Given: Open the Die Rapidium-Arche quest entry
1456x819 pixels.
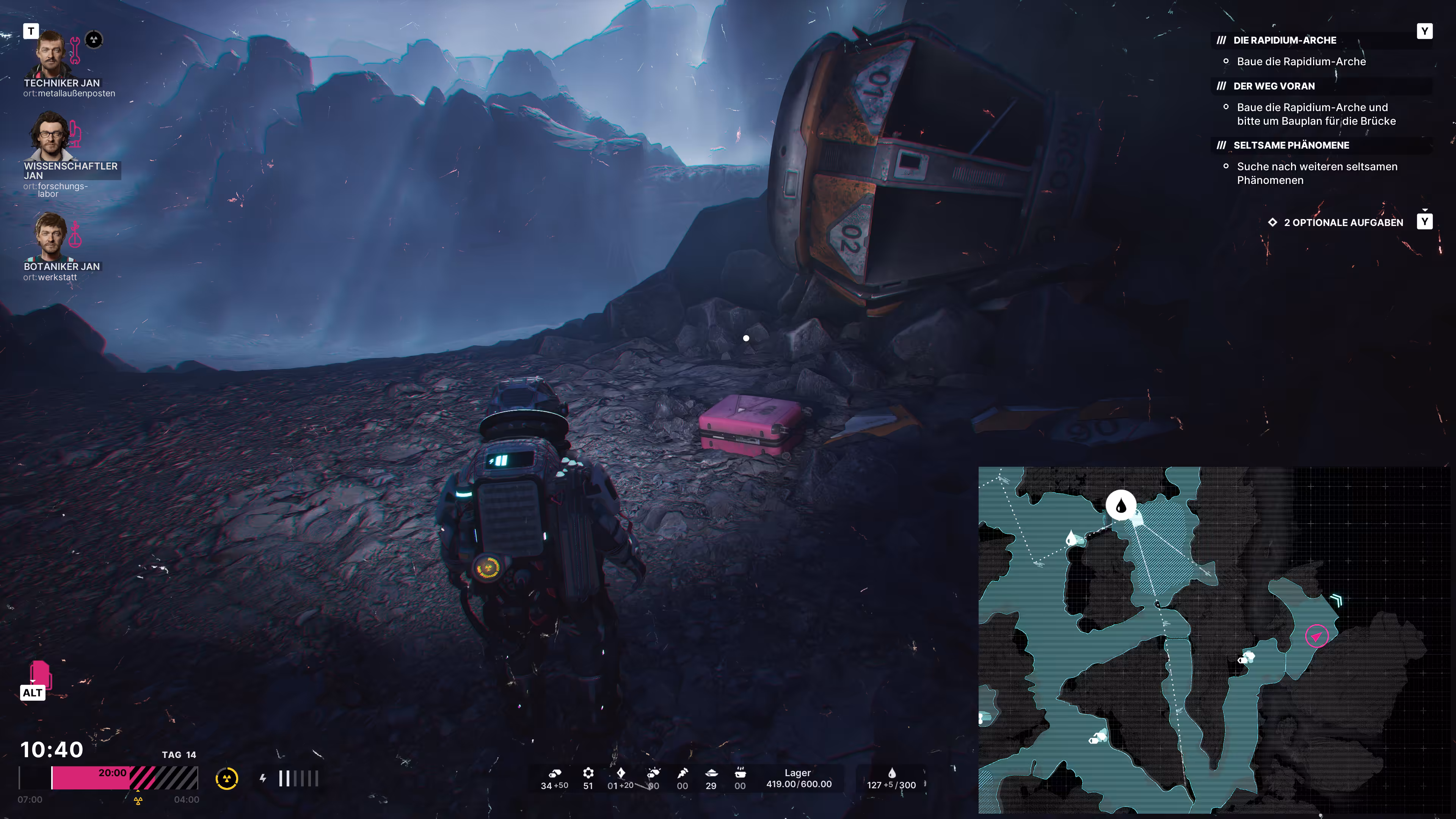Looking at the screenshot, I should [1284, 40].
